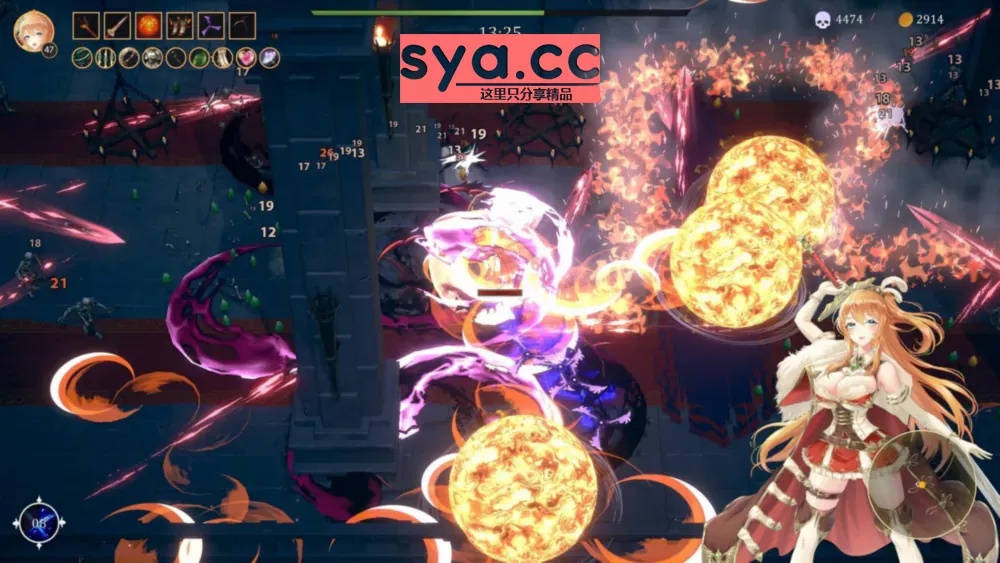This screenshot has width=1000, height=563.
Task: Select the purple three-blade shuriken weapon slot
Action: point(211,25)
